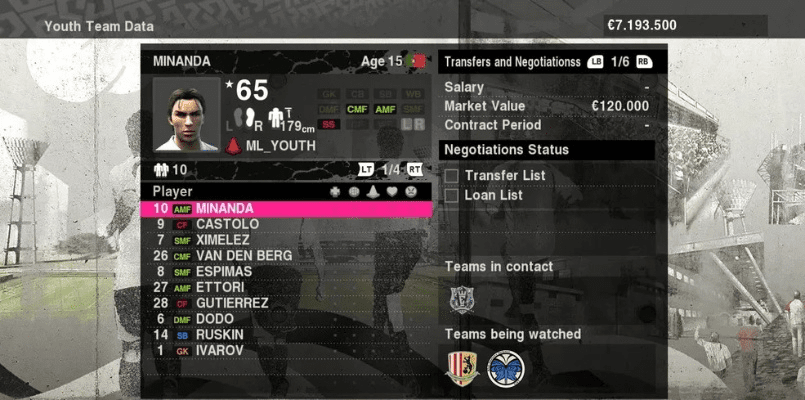Select GUTIERREZ row

pyautogui.click(x=232, y=303)
